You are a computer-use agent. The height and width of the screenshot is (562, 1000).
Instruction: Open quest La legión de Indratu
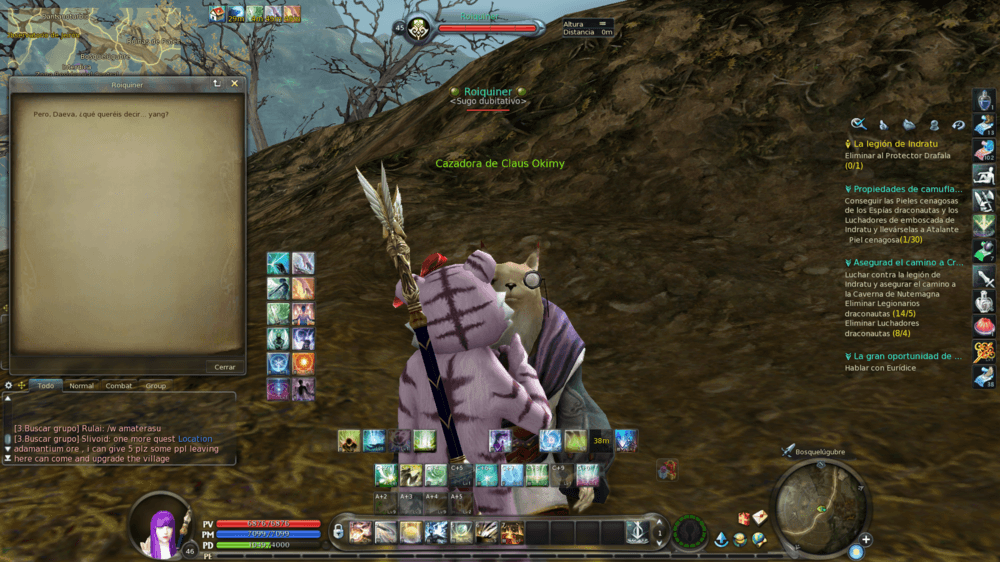pyautogui.click(x=895, y=144)
